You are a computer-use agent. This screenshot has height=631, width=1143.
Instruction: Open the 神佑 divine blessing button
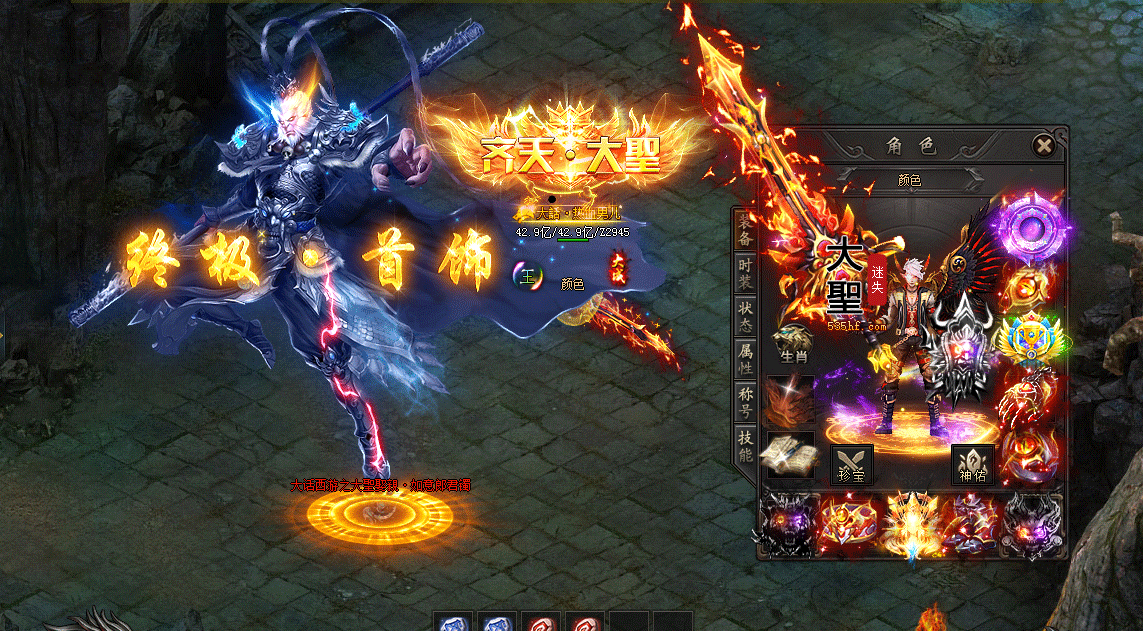[x=973, y=466]
